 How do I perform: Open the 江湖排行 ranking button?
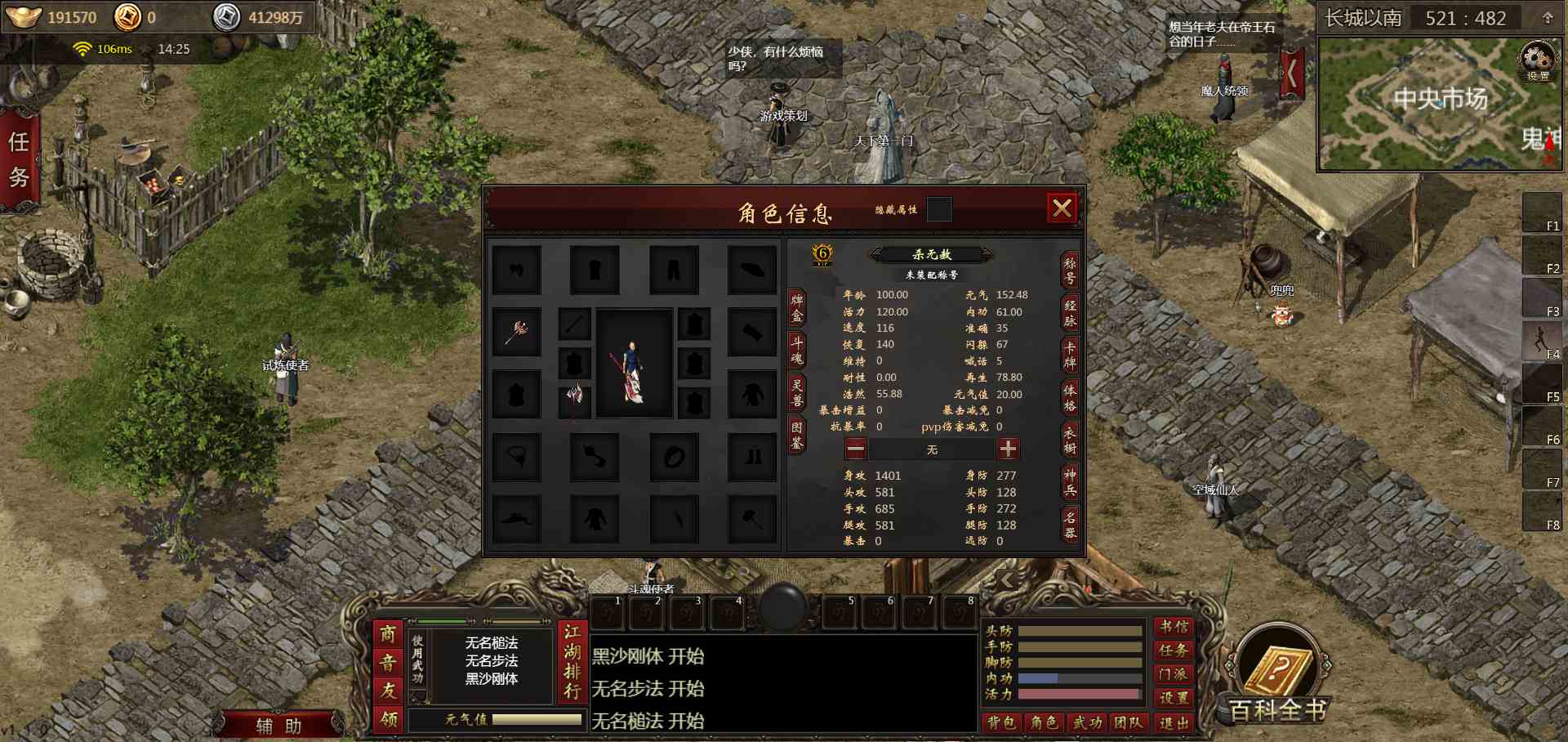coord(572,662)
